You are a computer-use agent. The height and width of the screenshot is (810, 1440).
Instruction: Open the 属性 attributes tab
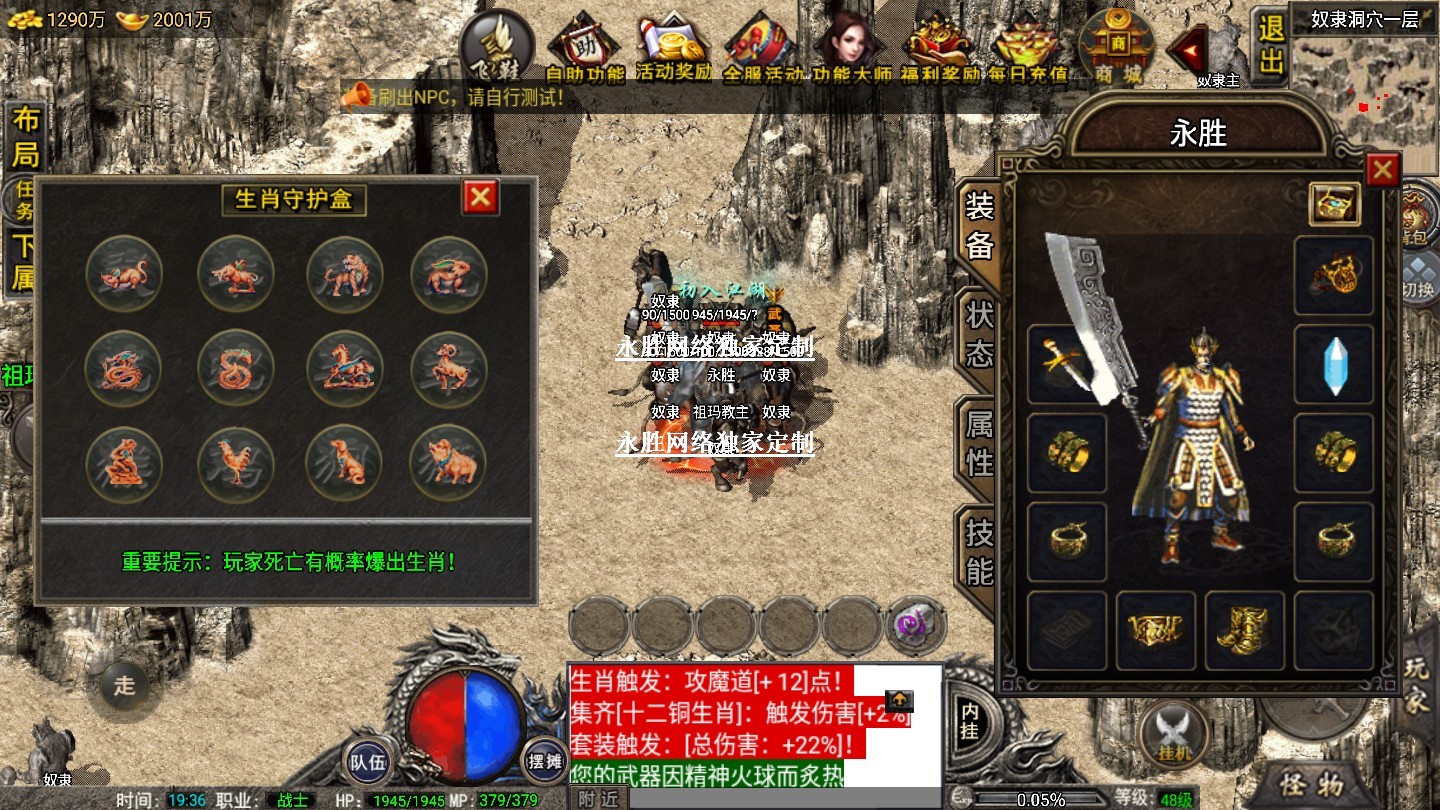(979, 443)
